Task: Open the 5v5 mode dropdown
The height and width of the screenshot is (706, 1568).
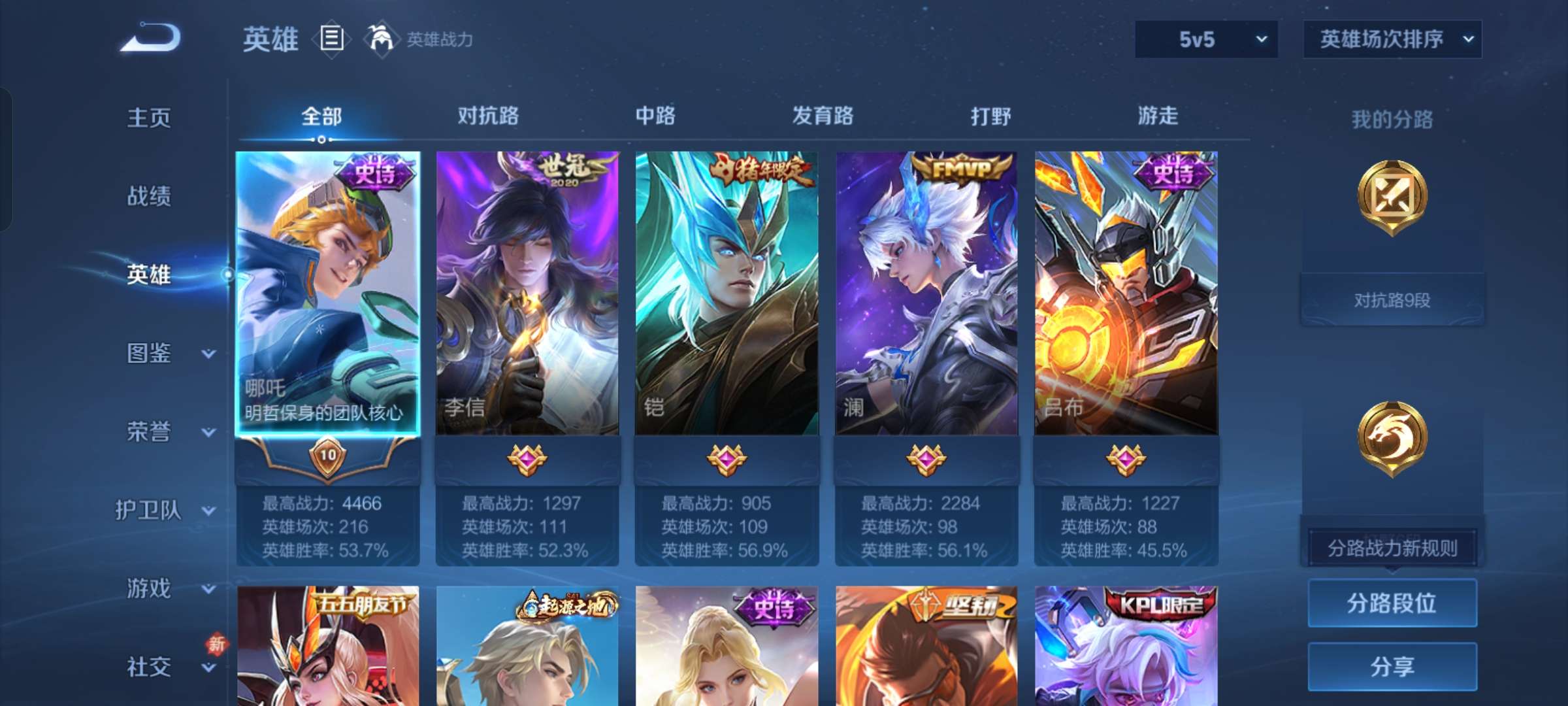Action: (1204, 39)
